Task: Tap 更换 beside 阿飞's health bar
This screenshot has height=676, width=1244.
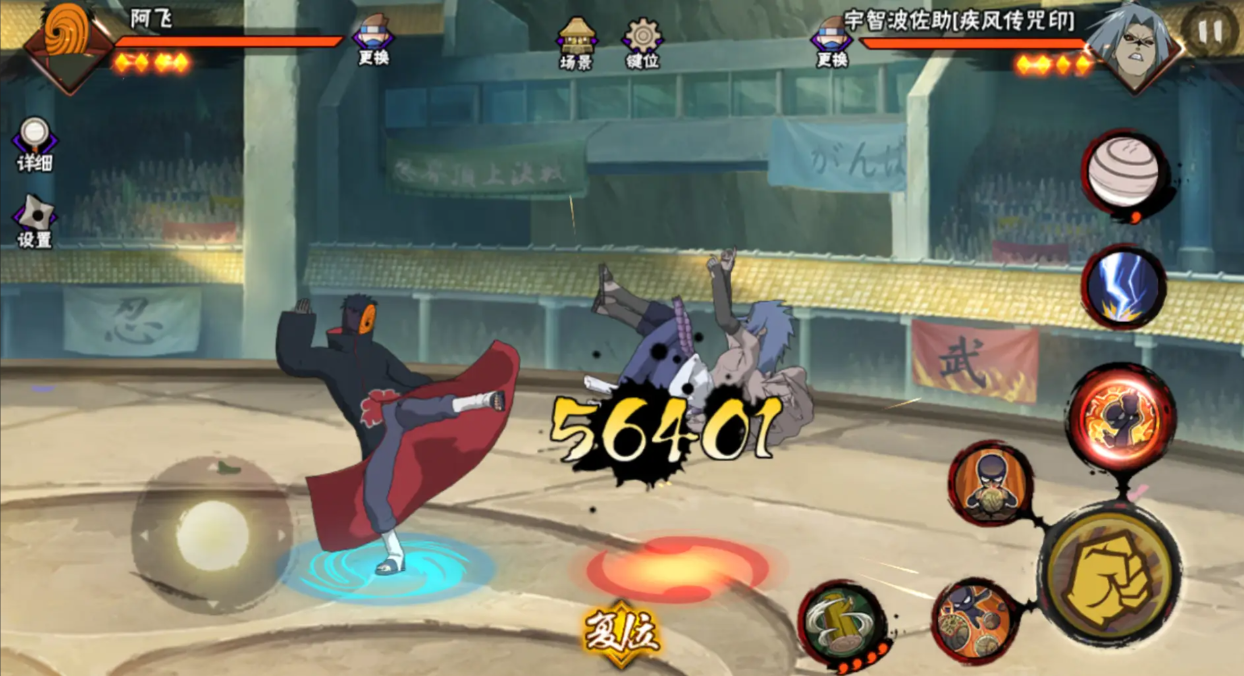Action: [373, 38]
